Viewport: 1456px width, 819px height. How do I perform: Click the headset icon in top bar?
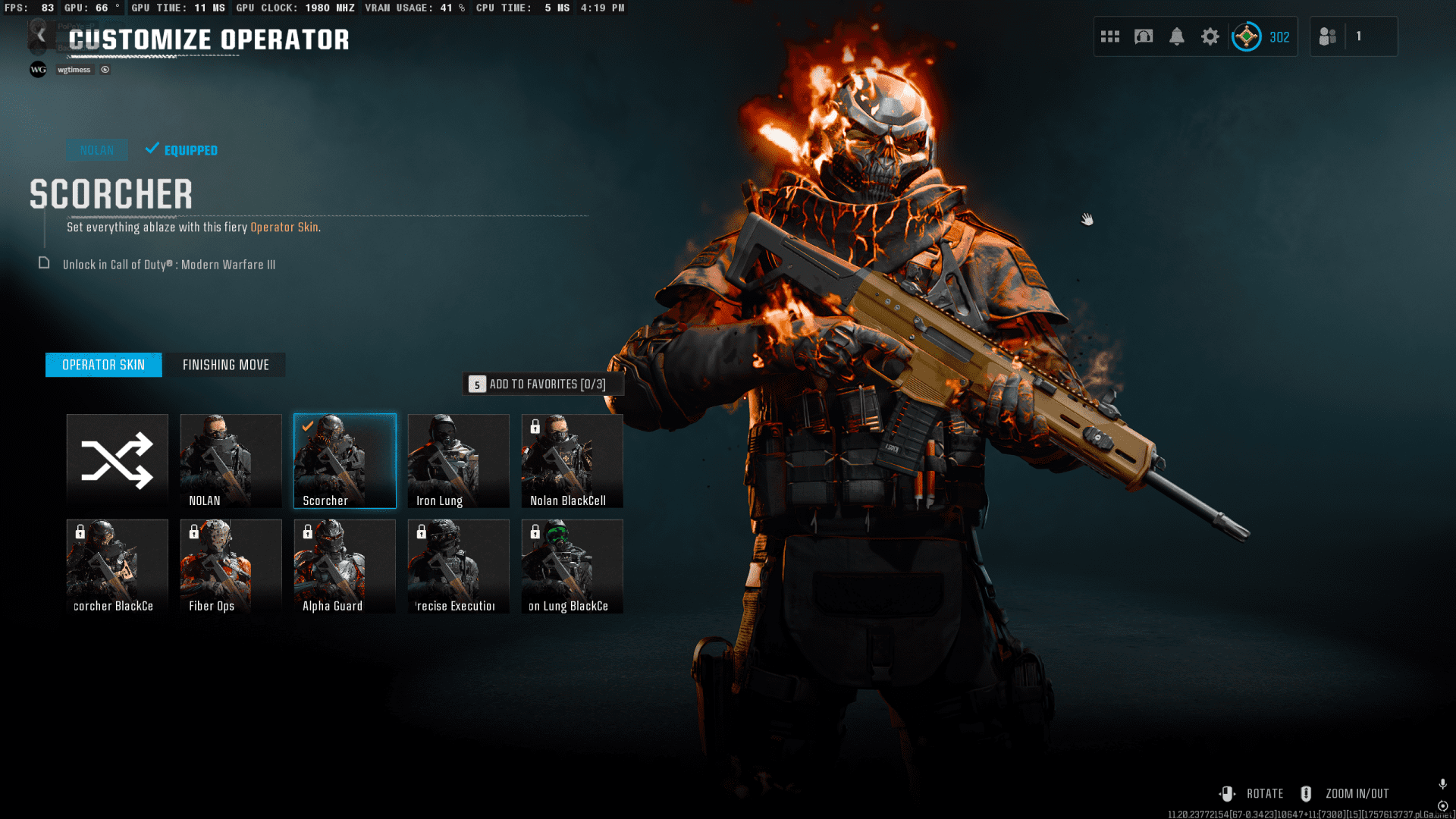(1144, 36)
